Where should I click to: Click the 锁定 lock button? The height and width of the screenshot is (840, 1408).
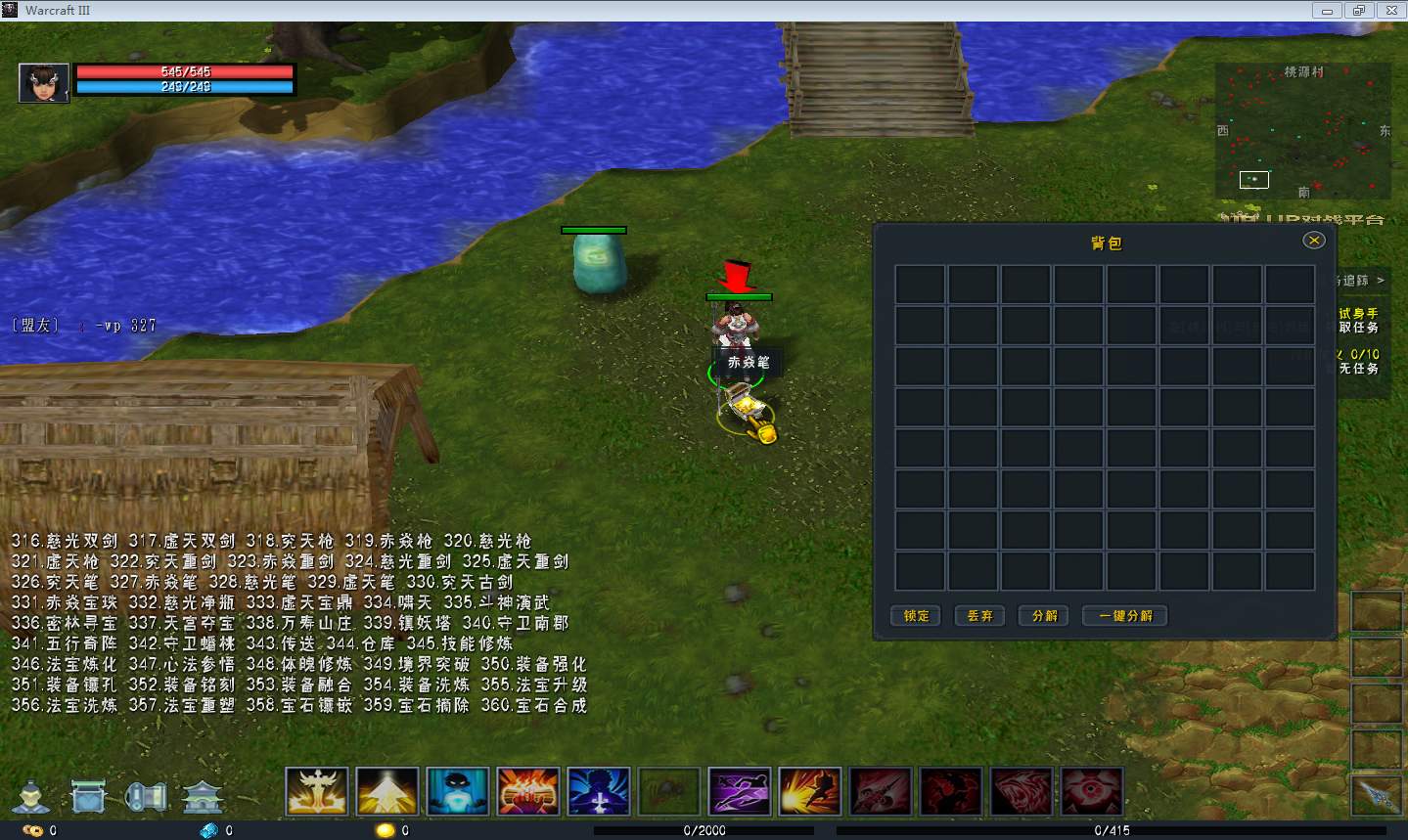tap(916, 615)
